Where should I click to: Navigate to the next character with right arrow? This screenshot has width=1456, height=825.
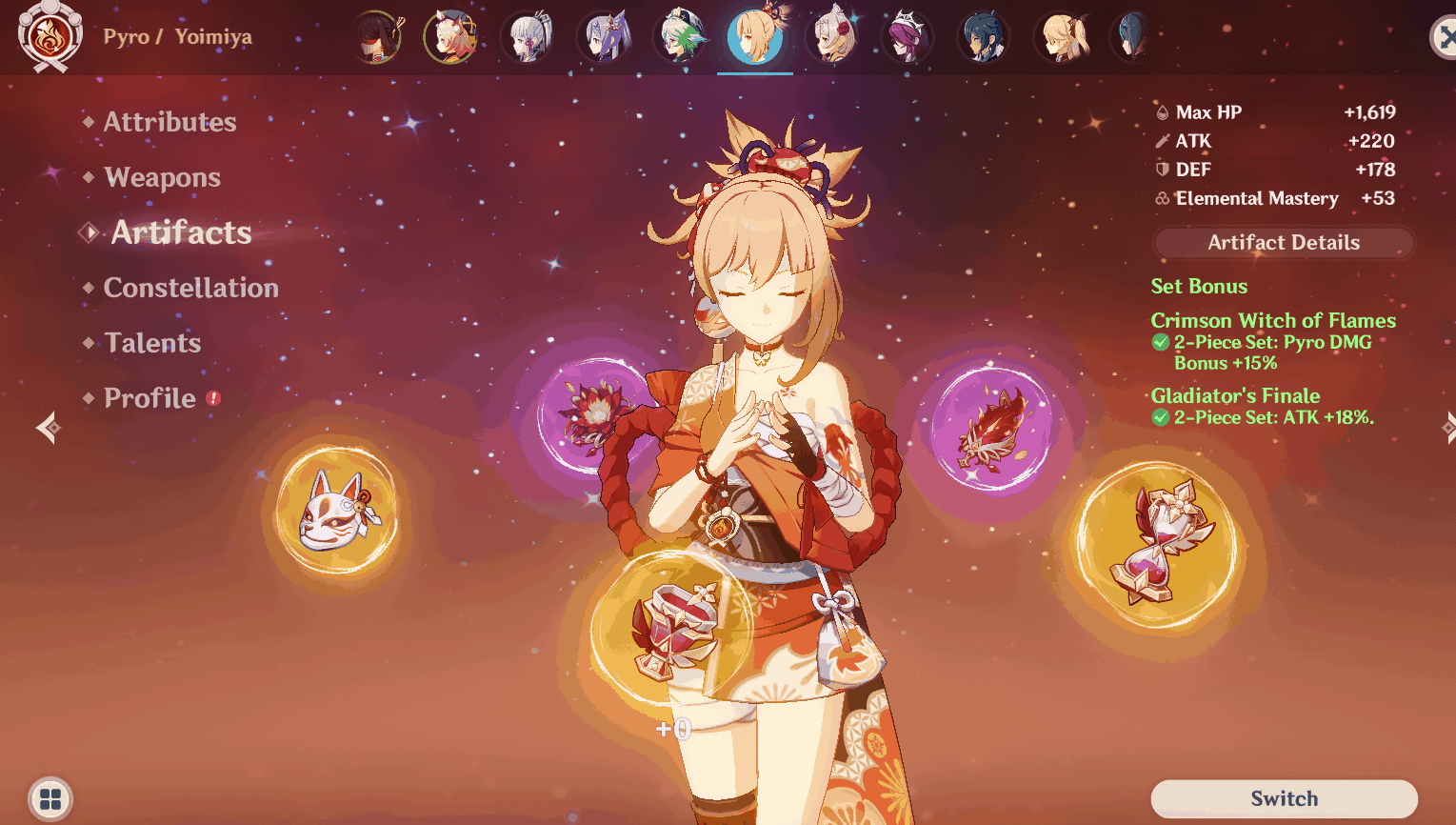[x=1449, y=428]
